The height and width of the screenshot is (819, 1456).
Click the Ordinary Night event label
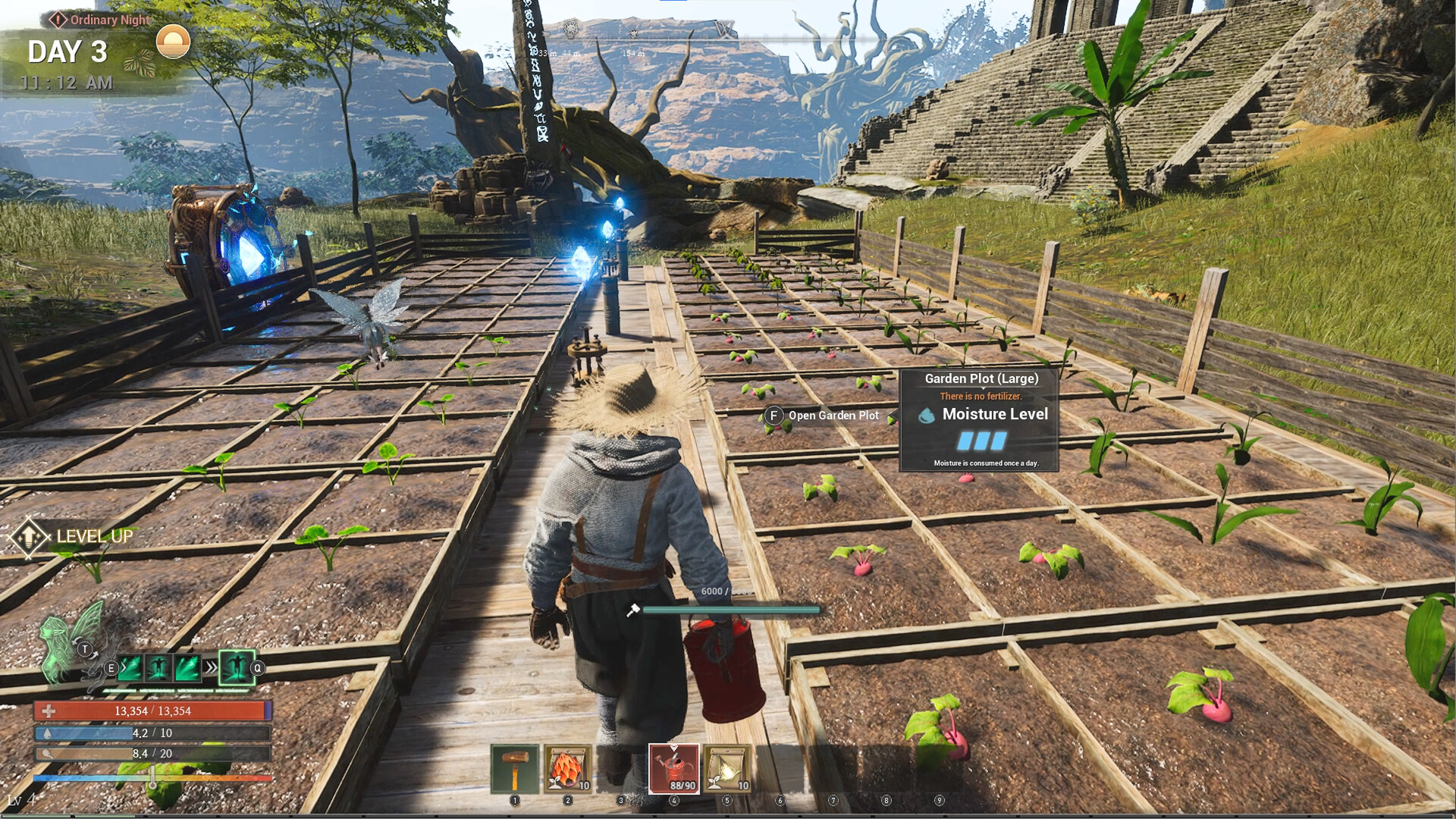[101, 20]
